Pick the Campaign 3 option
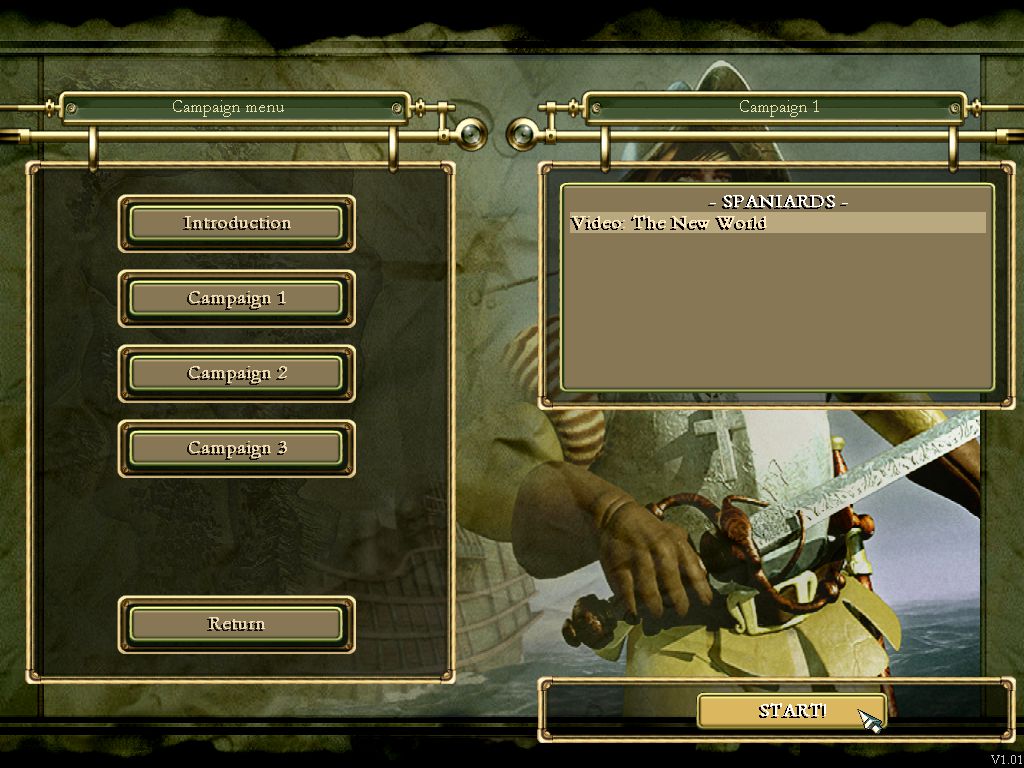This screenshot has width=1024, height=768. [x=237, y=448]
